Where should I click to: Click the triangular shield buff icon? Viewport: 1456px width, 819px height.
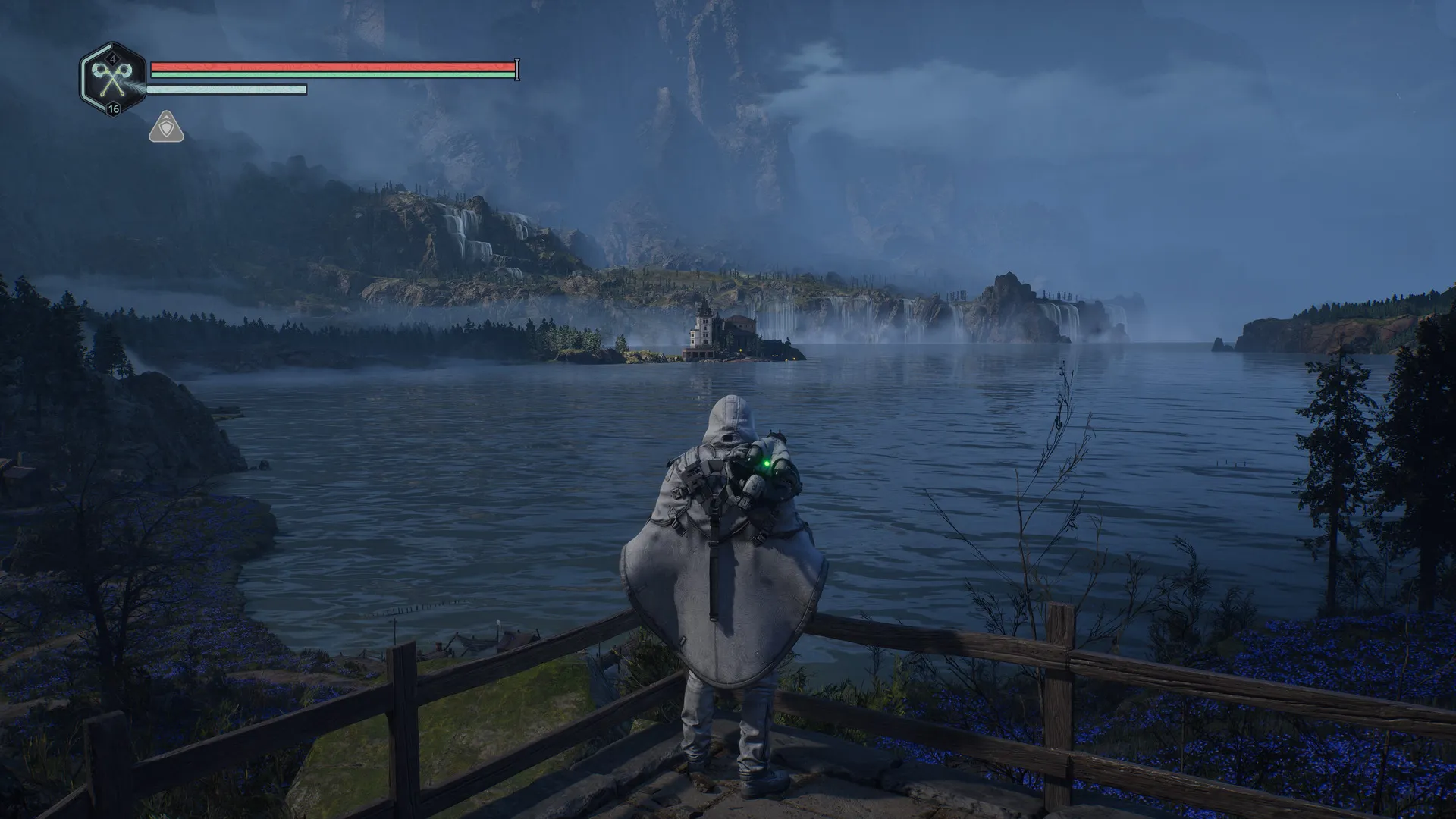coord(166,127)
